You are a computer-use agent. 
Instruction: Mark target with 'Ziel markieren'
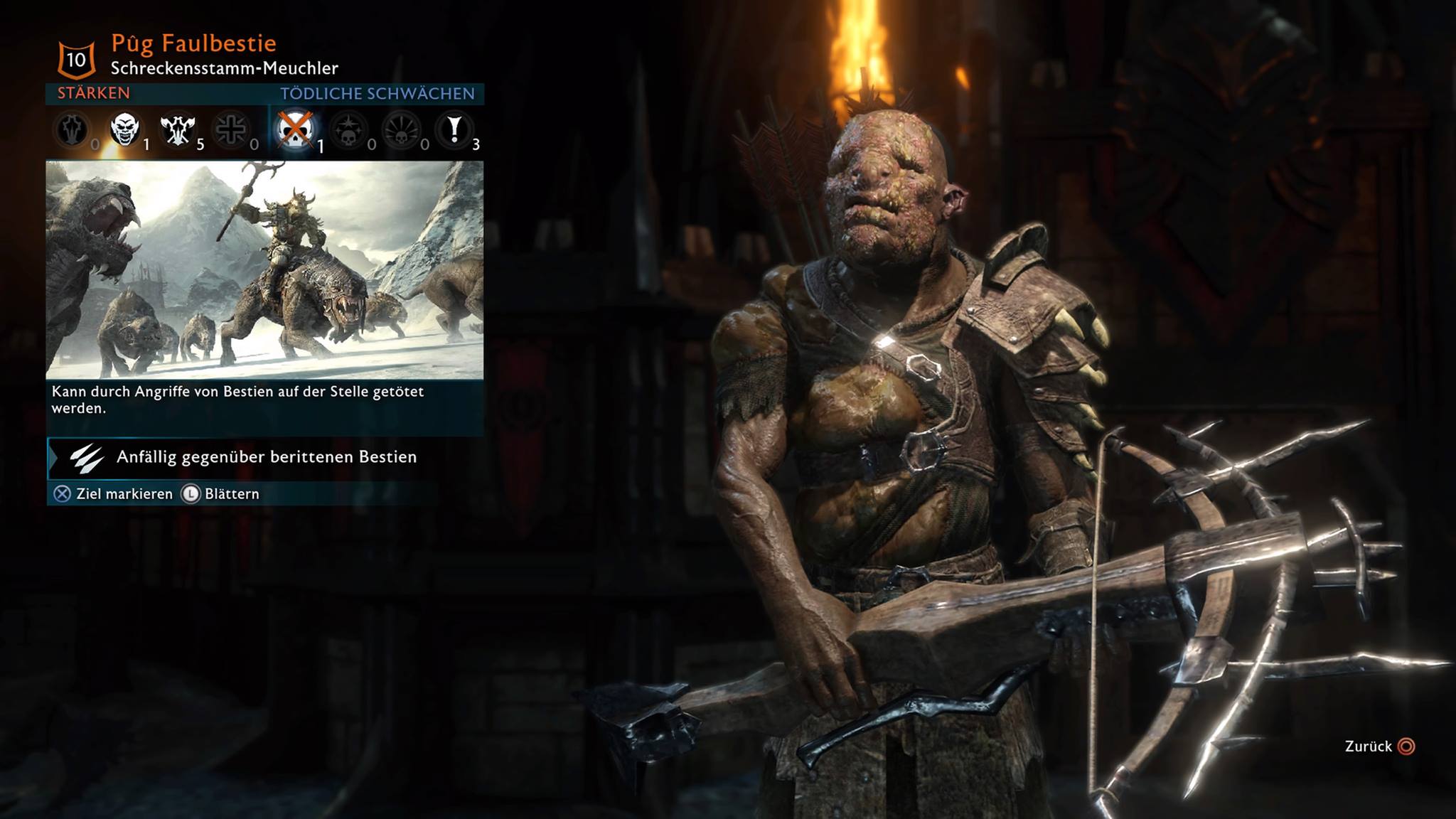(x=113, y=494)
